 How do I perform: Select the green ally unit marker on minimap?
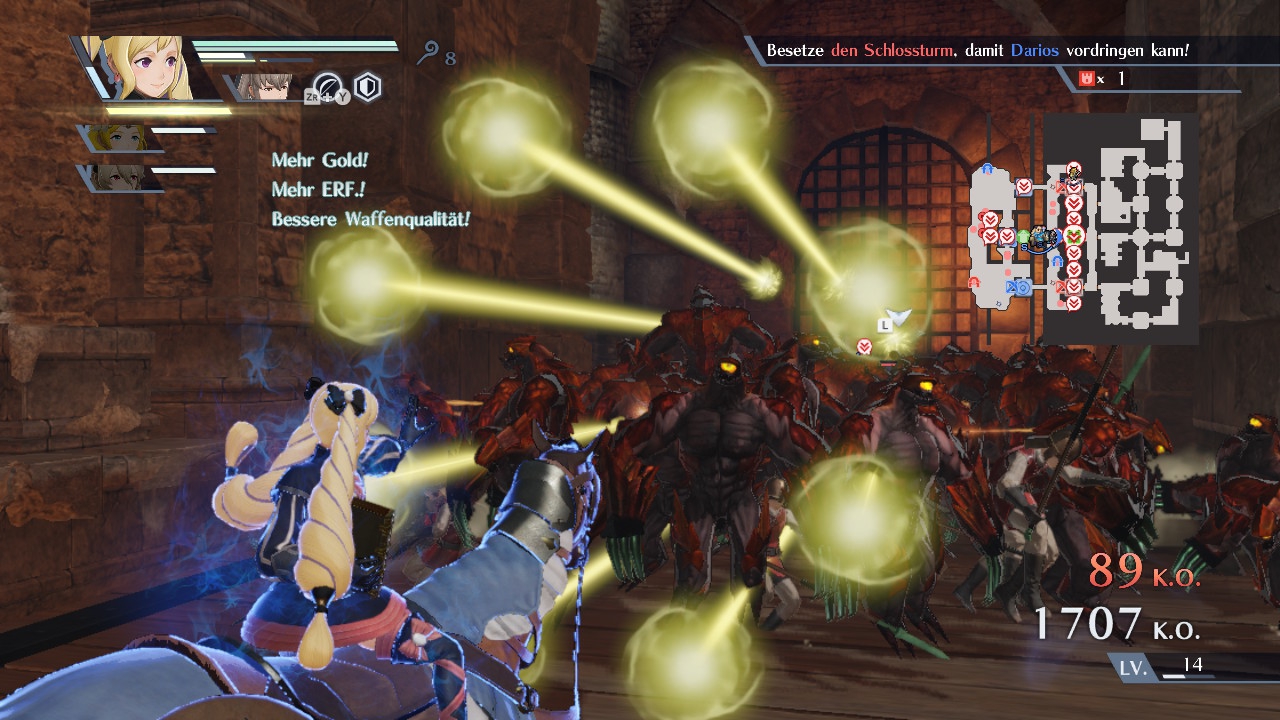pyautogui.click(x=1023, y=237)
